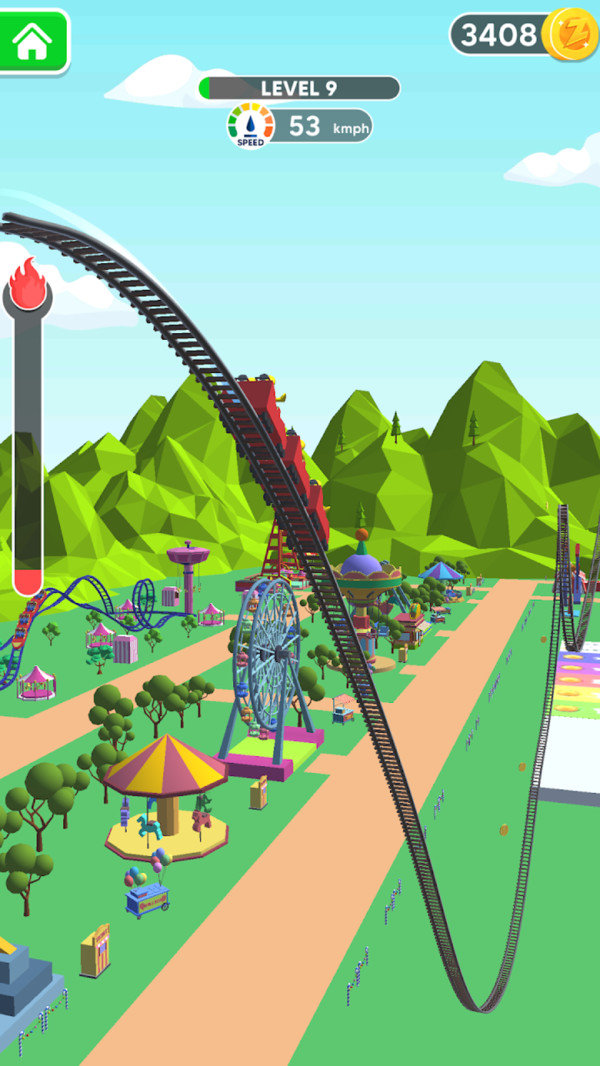
Task: Tap the green home button
Action: pos(34,41)
